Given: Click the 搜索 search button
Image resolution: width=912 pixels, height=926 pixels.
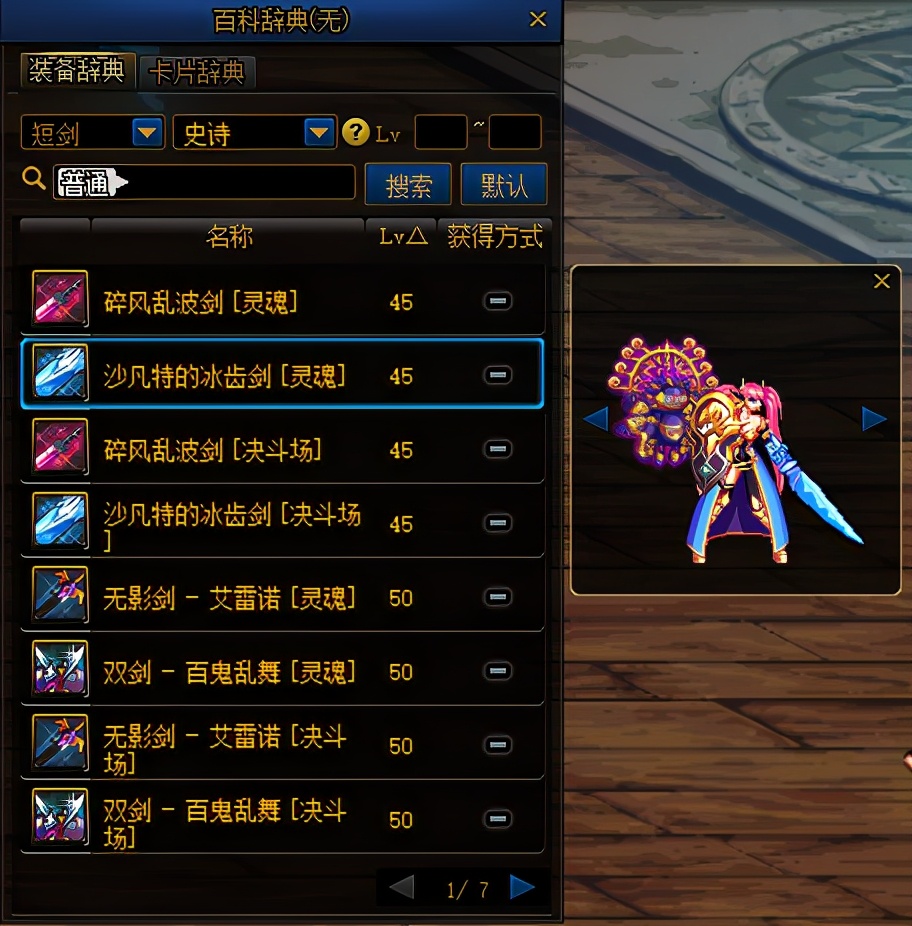Looking at the screenshot, I should 408,185.
